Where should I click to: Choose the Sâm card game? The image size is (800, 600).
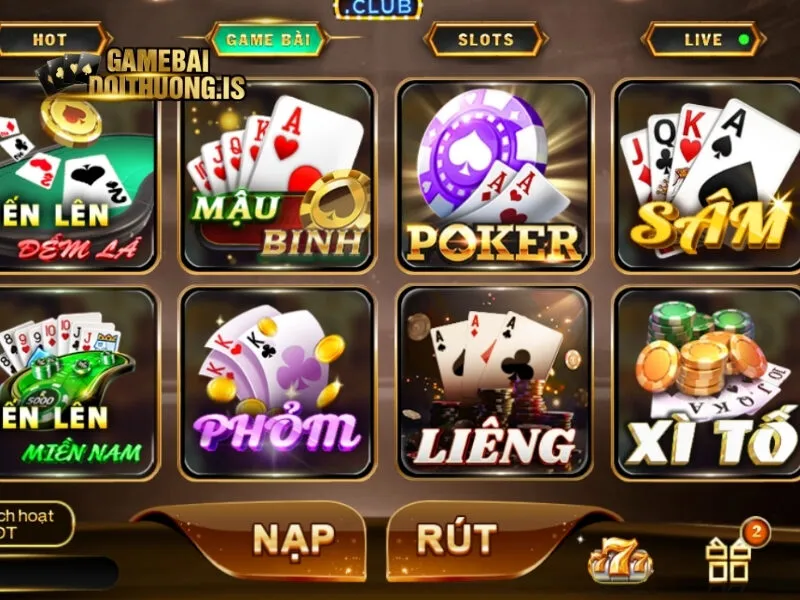pyautogui.click(x=708, y=176)
